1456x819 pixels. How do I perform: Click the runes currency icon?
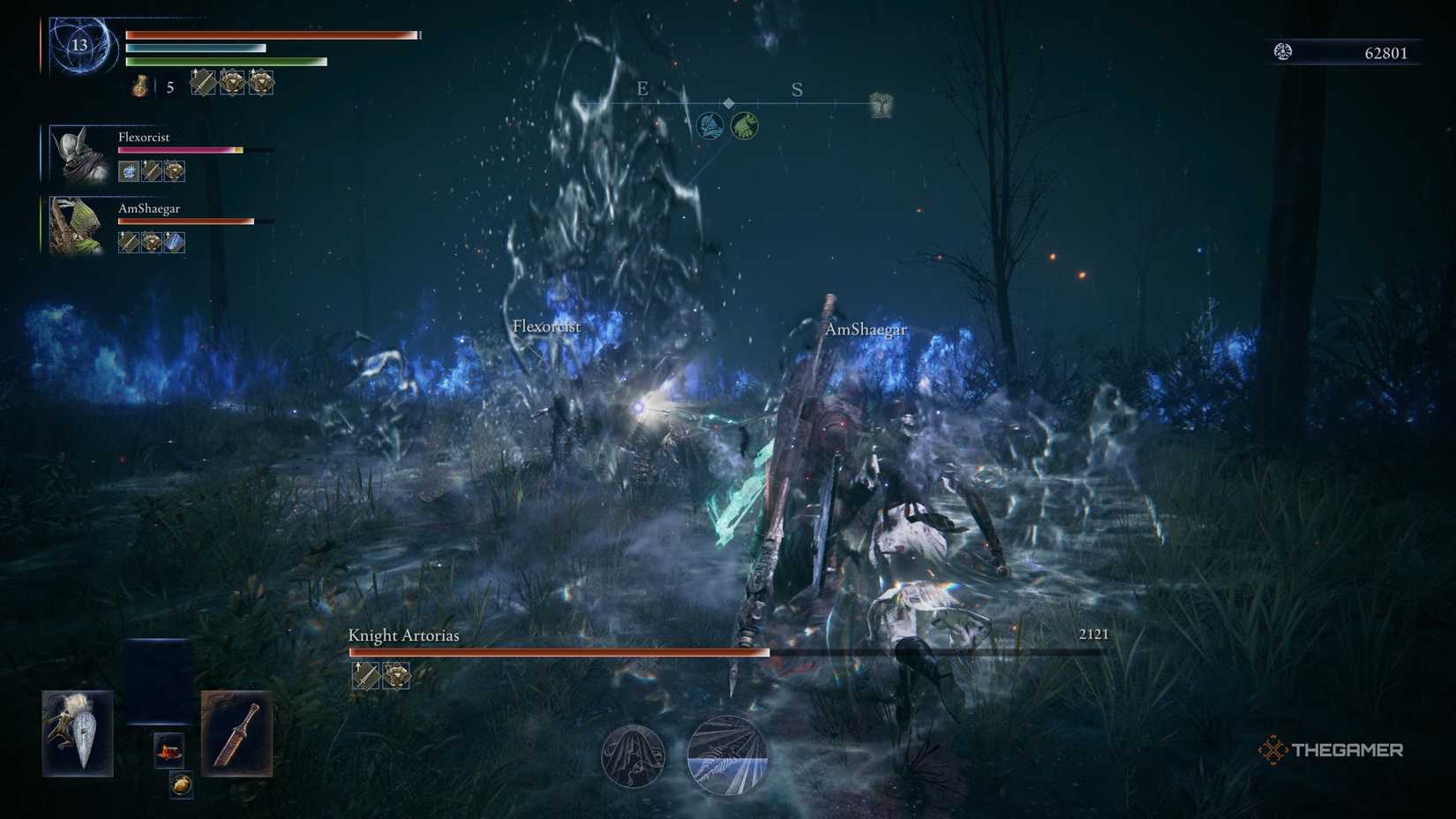[1283, 52]
